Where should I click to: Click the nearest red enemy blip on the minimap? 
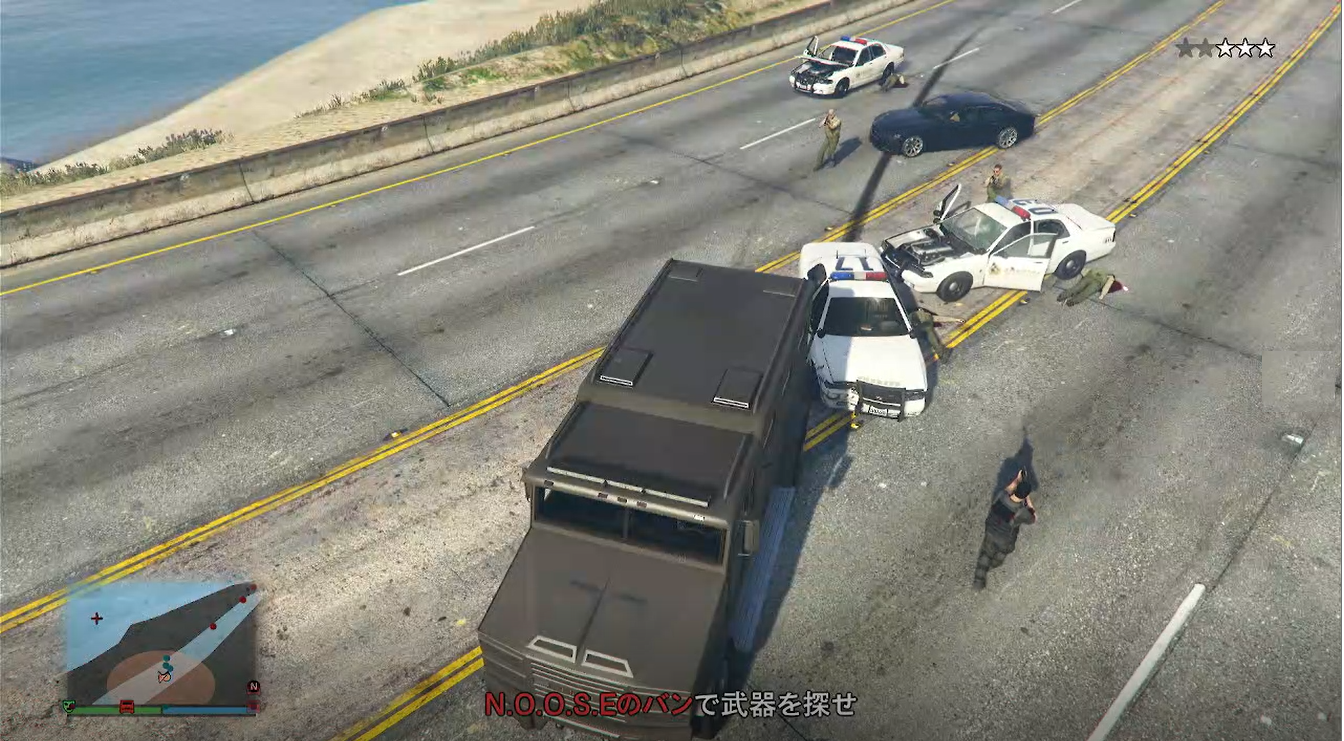coord(213,626)
